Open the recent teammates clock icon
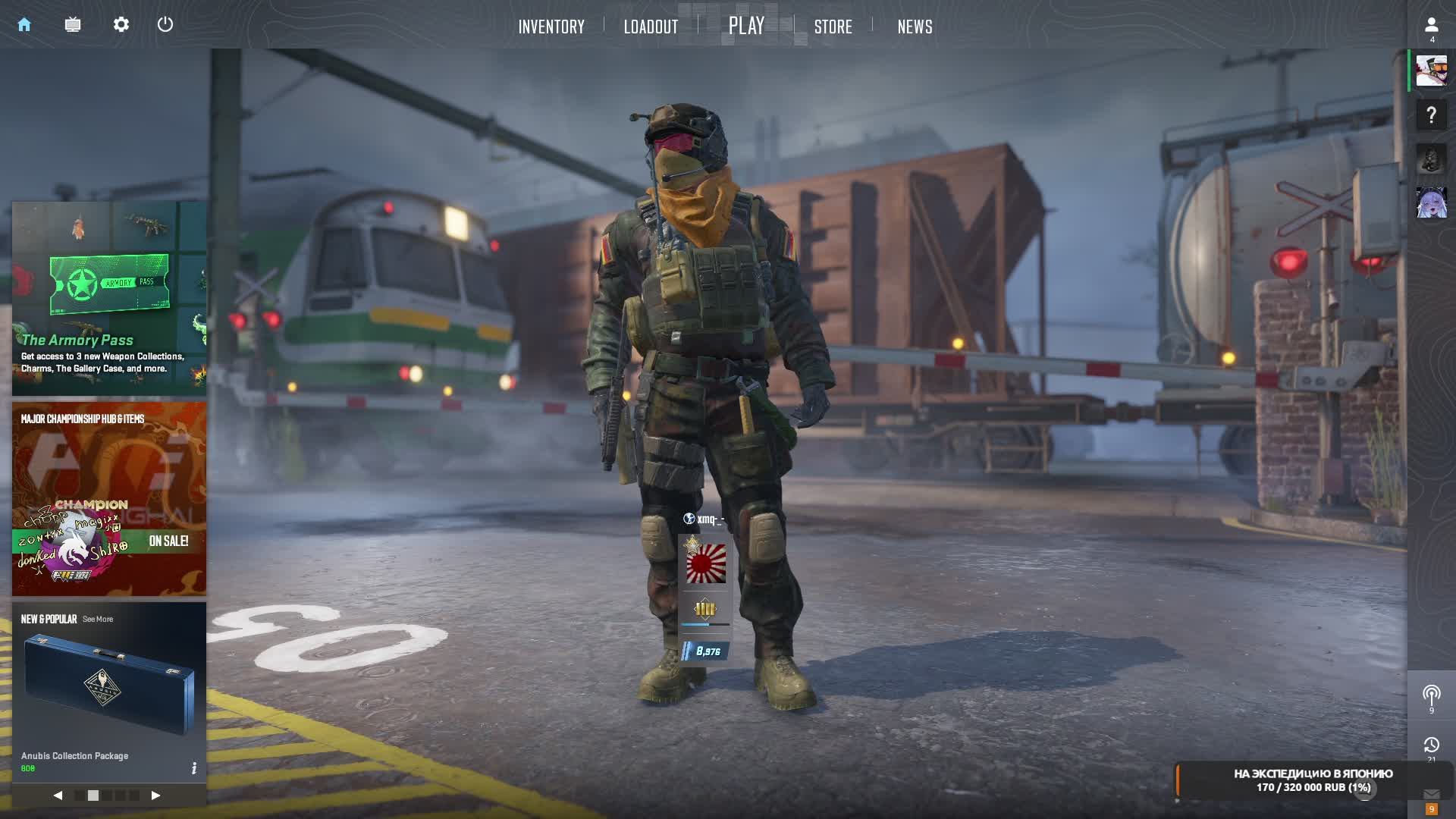The width and height of the screenshot is (1456, 819). pos(1431,745)
